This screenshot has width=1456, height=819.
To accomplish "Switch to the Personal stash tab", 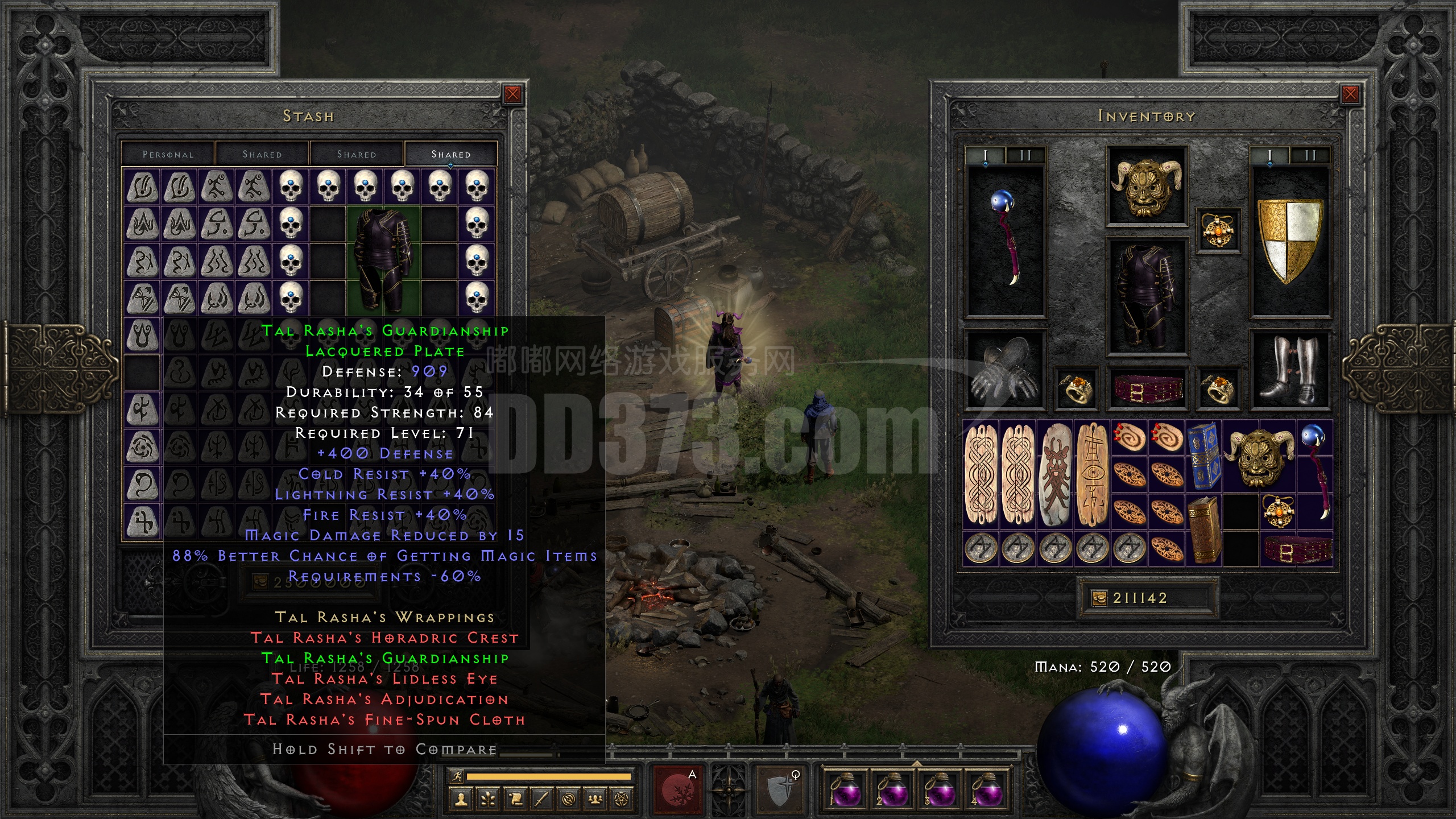I will coord(168,155).
